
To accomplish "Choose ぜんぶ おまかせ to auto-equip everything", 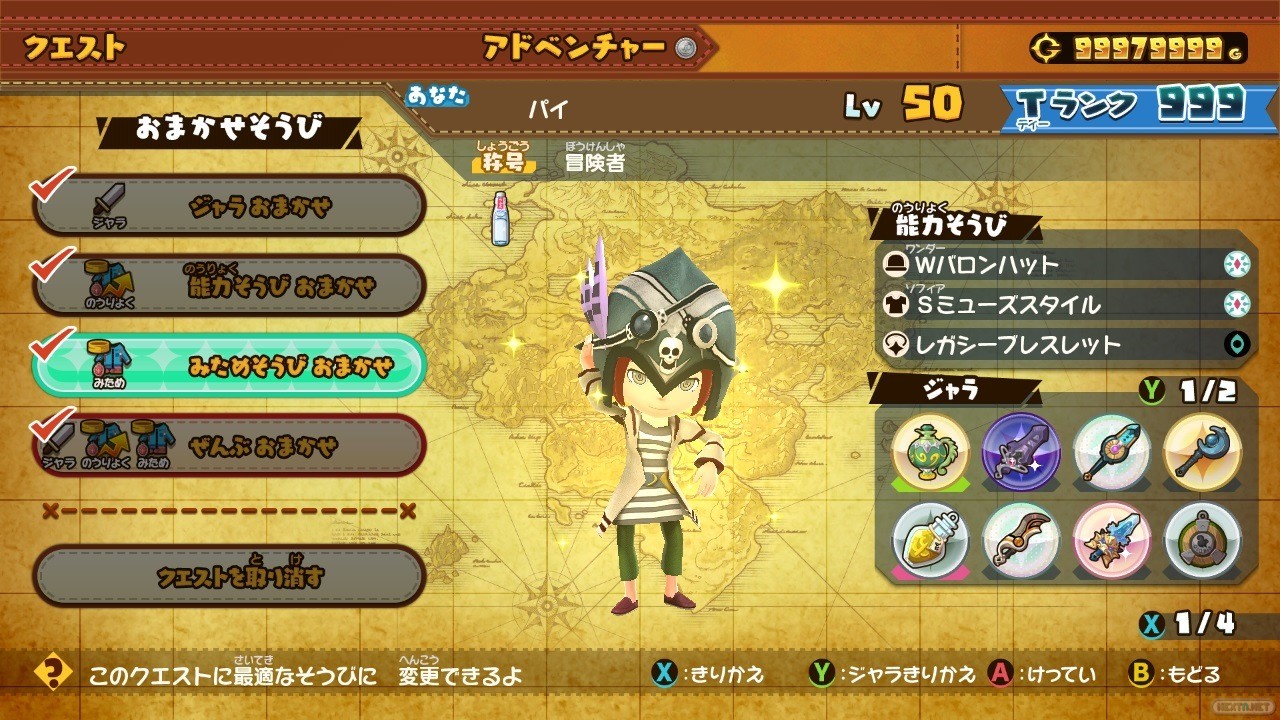I will tap(230, 445).
